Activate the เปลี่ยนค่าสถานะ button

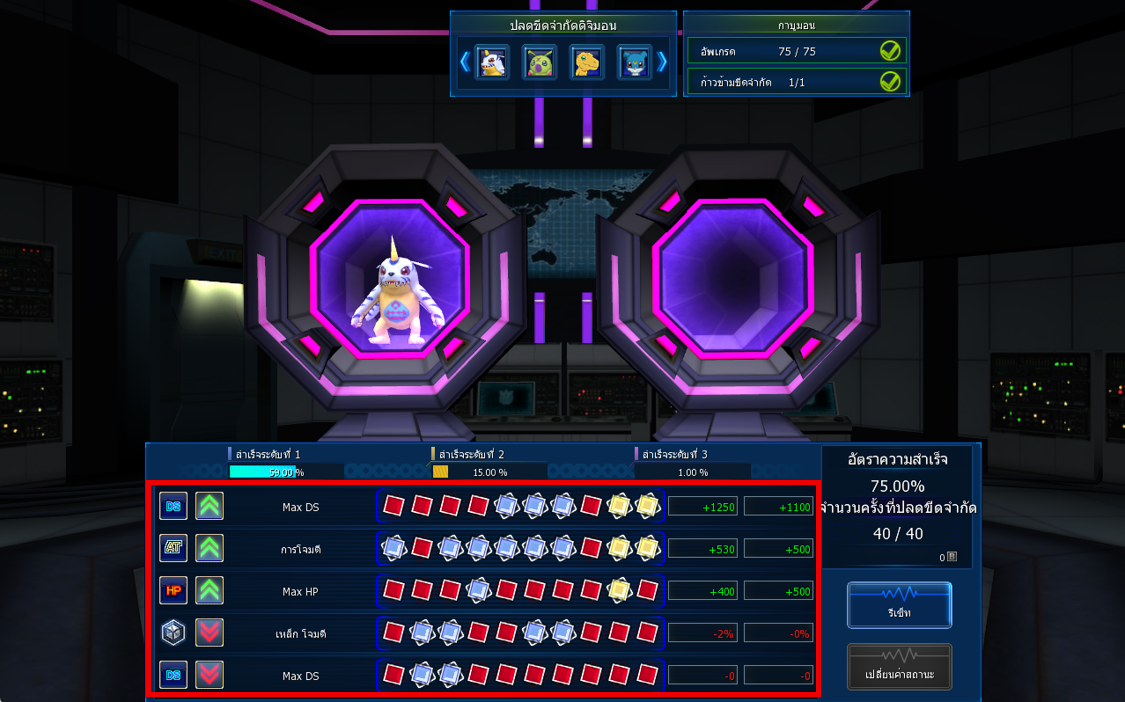(x=899, y=667)
